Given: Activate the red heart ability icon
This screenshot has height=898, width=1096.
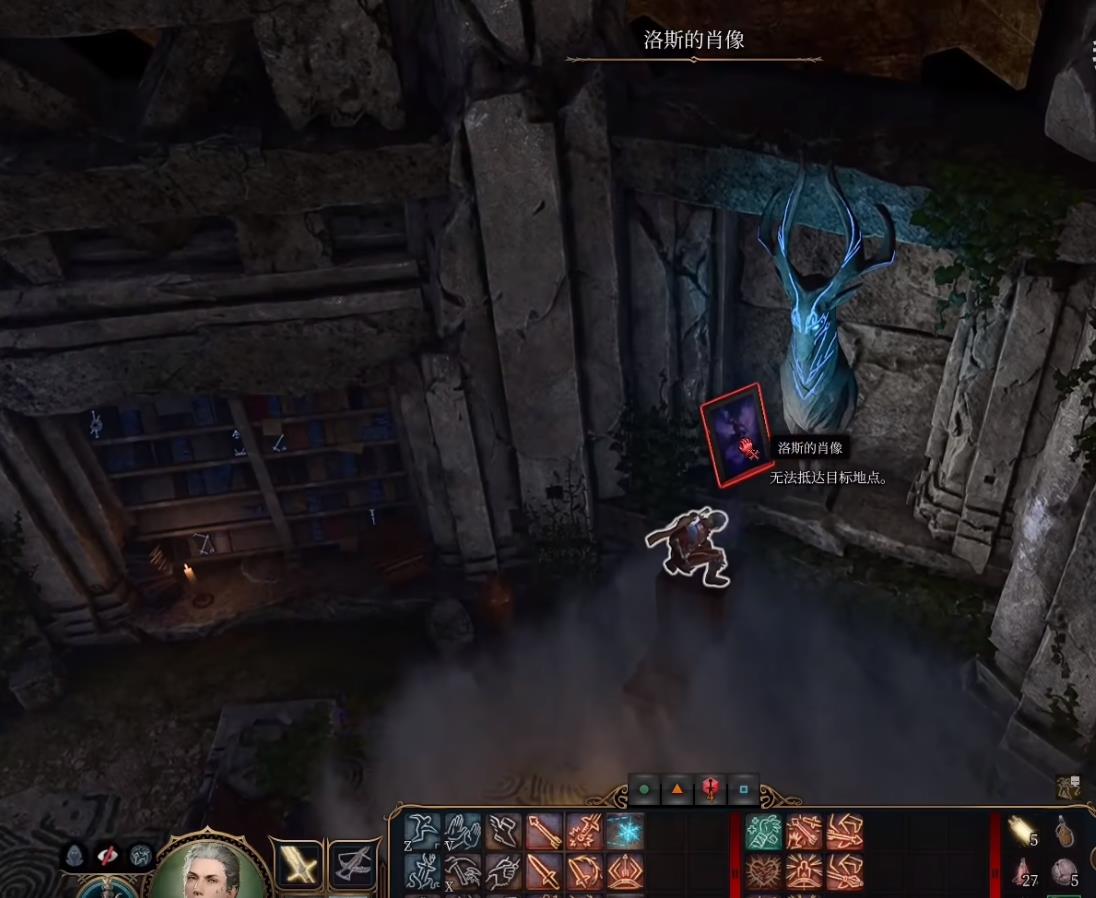Looking at the screenshot, I should tap(764, 873).
